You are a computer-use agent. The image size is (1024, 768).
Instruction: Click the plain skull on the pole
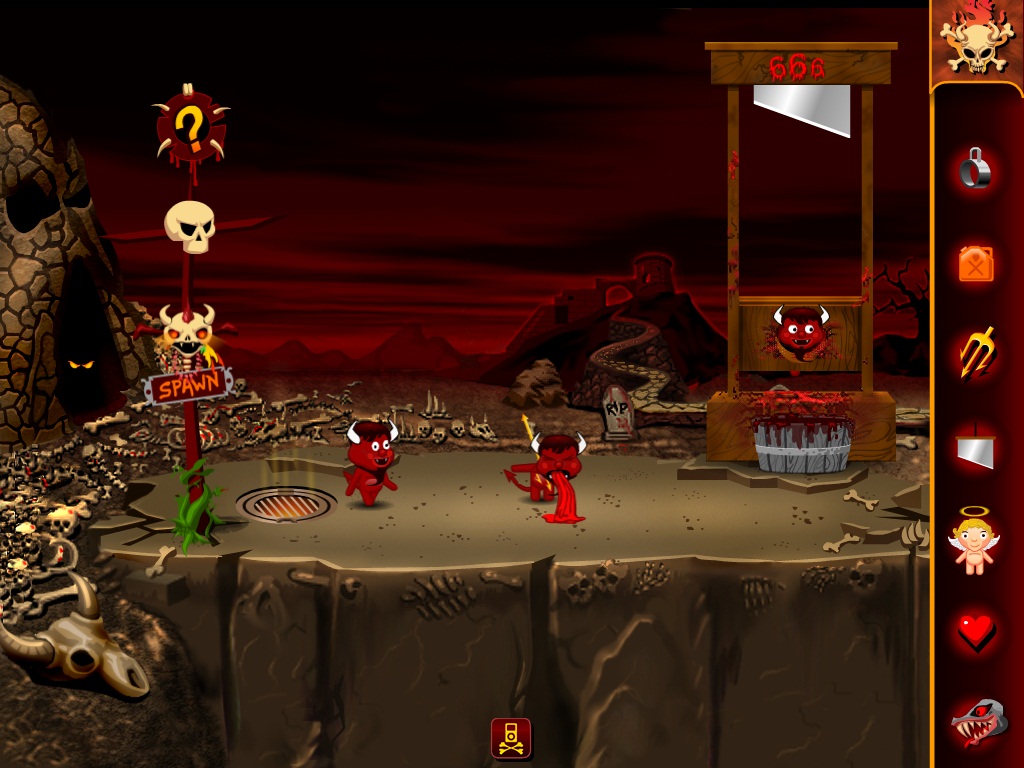coord(190,227)
